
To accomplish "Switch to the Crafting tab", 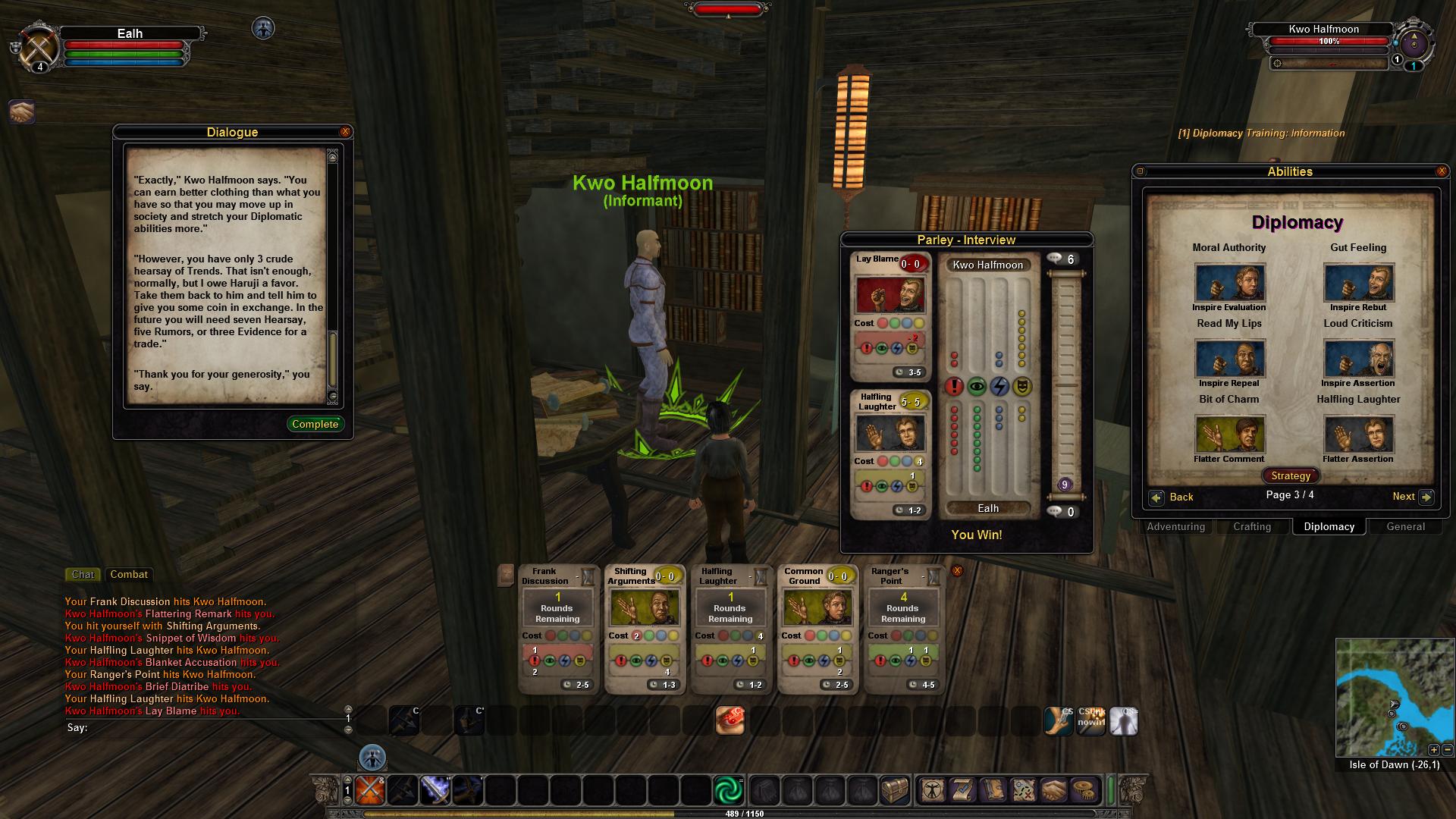I will click(x=1252, y=526).
